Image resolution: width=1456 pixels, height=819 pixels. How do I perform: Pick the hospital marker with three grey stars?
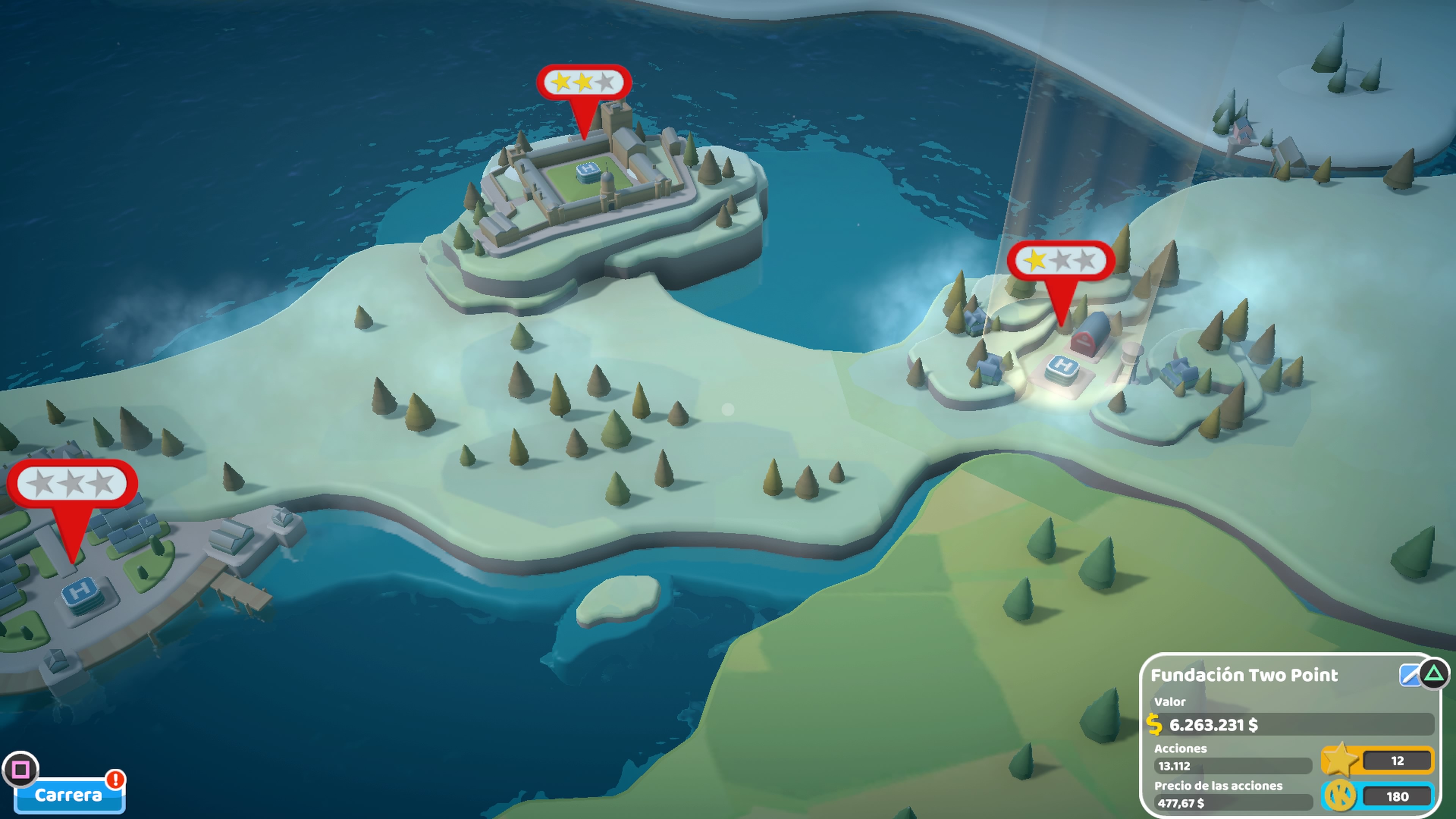72,484
